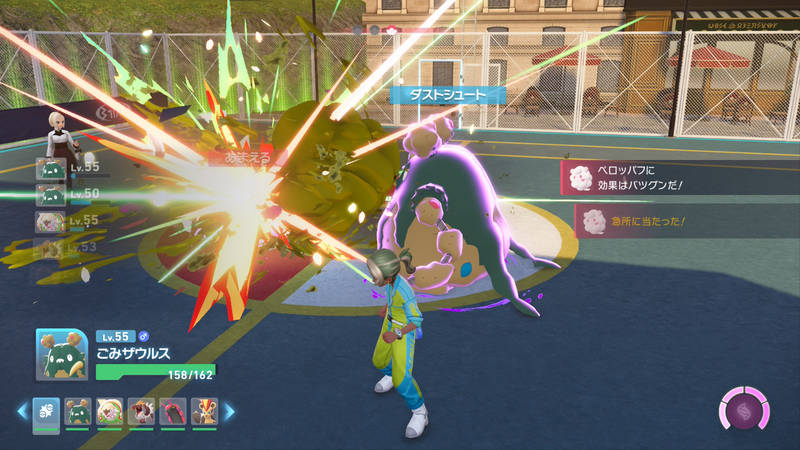Cycle party bar with the right arrow
Screen dimensions: 800x450
click(228, 410)
